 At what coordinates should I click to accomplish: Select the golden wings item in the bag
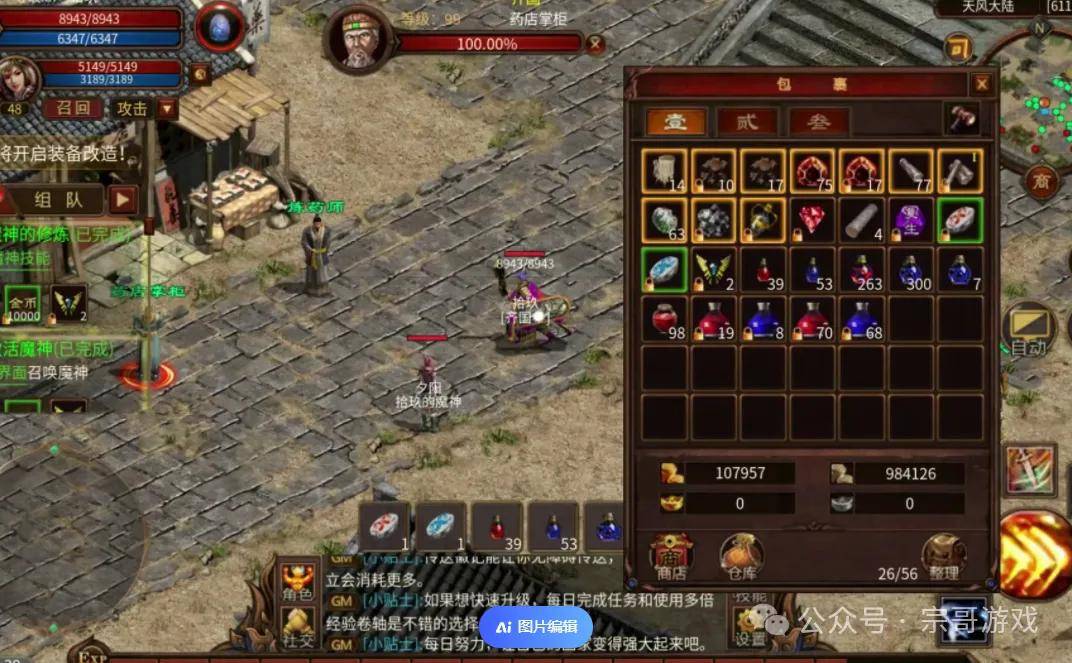[713, 270]
